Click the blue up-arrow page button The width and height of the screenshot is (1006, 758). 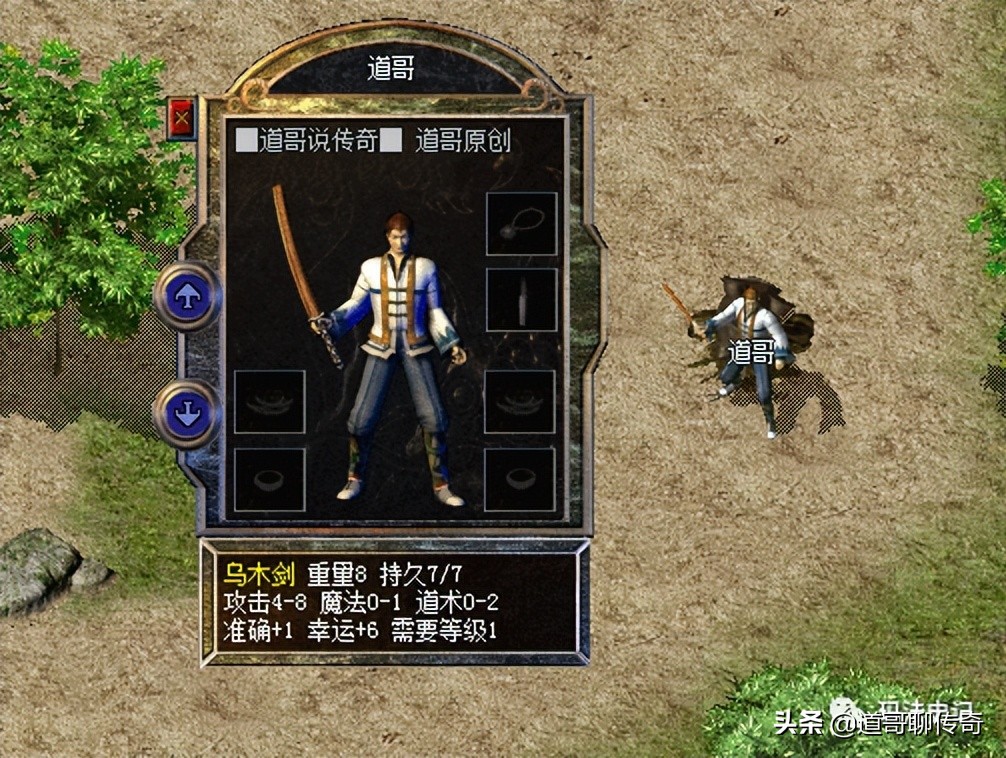coord(187,296)
